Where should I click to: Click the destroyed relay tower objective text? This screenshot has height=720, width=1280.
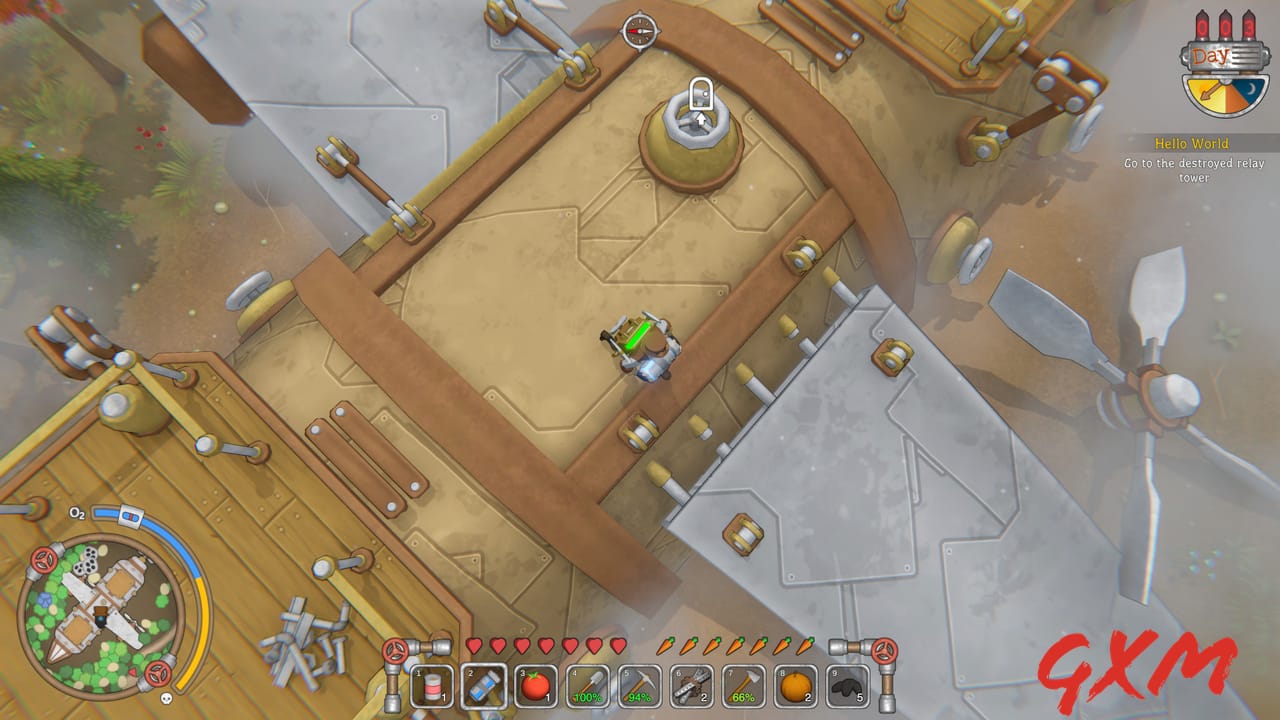[1193, 168]
